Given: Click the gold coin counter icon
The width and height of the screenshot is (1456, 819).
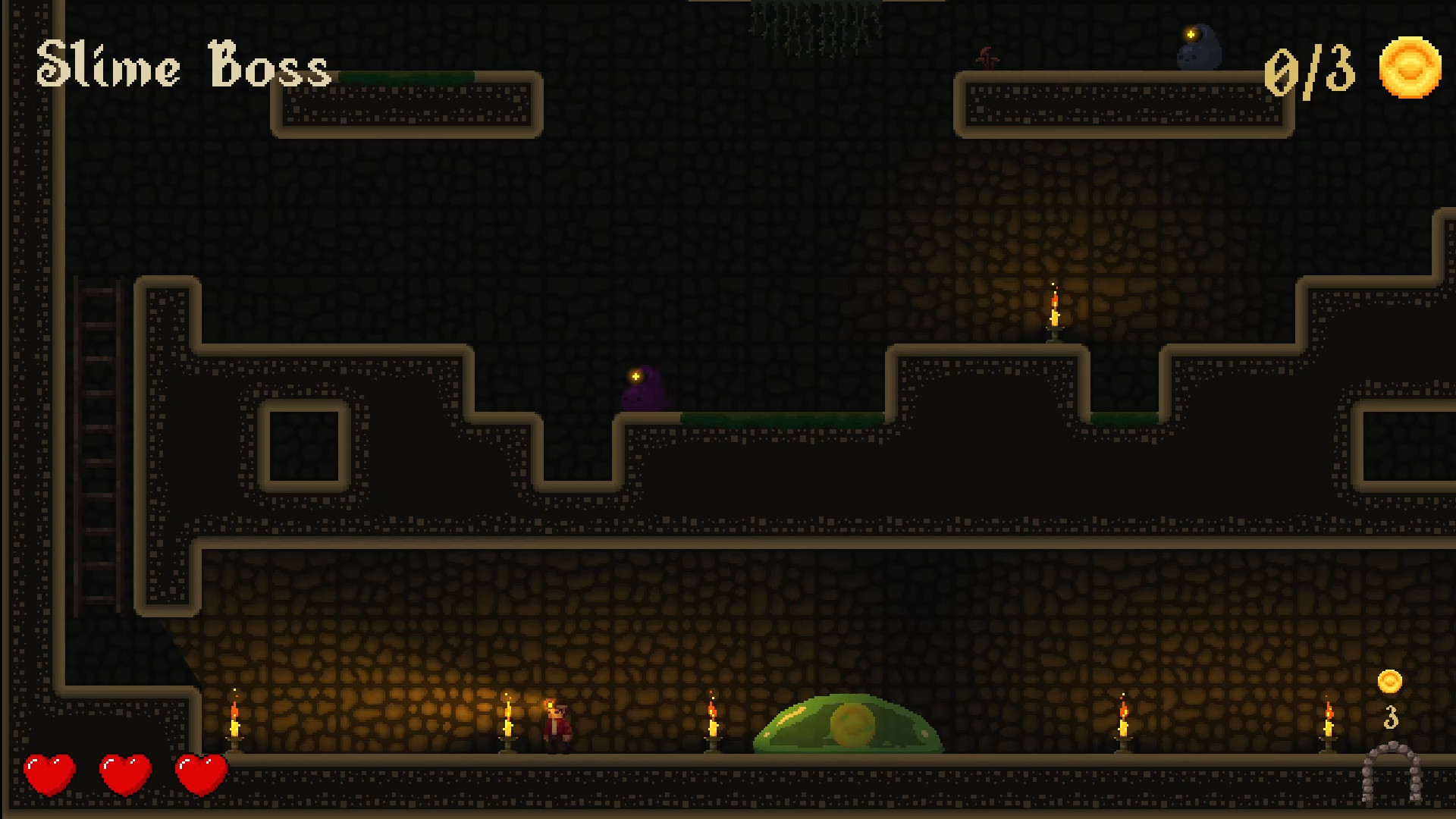Looking at the screenshot, I should (1410, 70).
